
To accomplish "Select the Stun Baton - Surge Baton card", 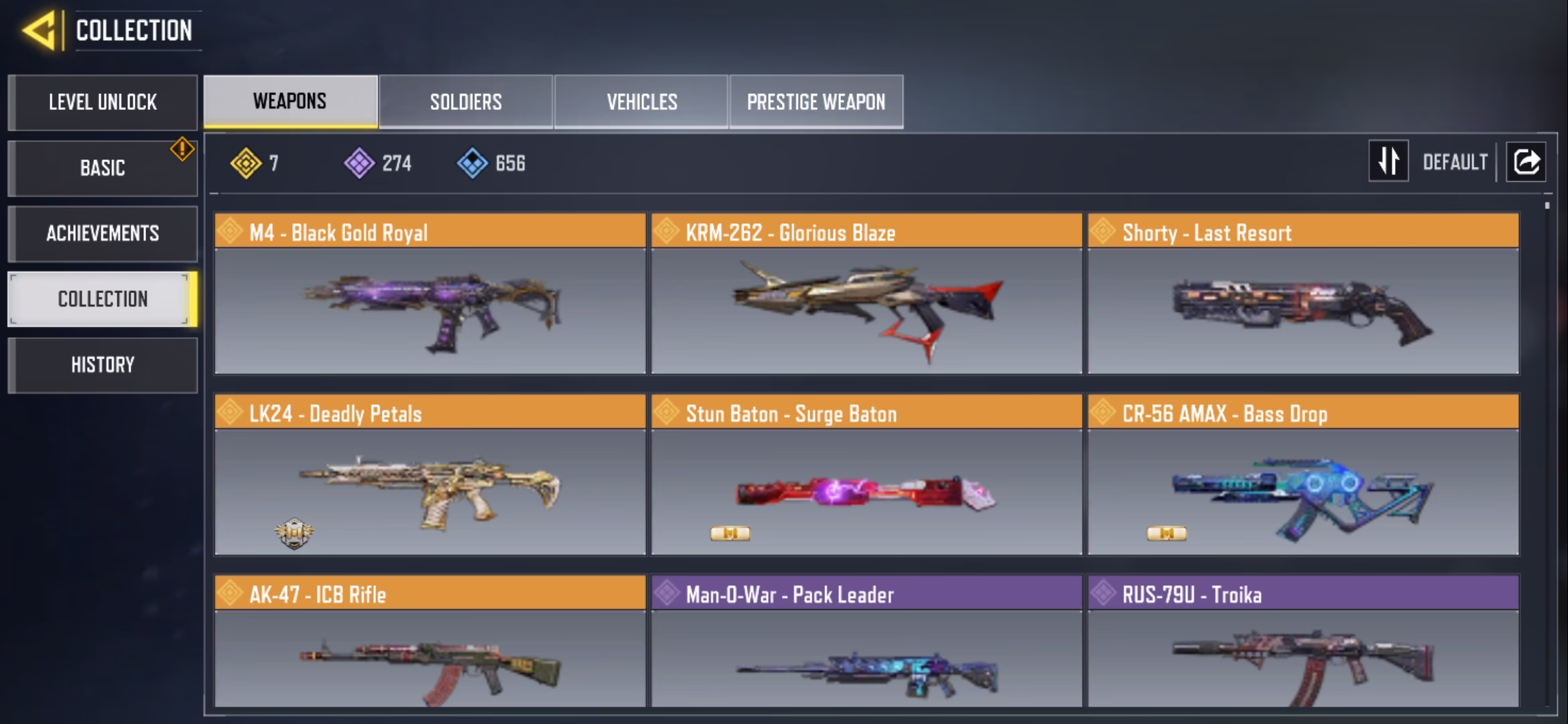I will point(866,475).
